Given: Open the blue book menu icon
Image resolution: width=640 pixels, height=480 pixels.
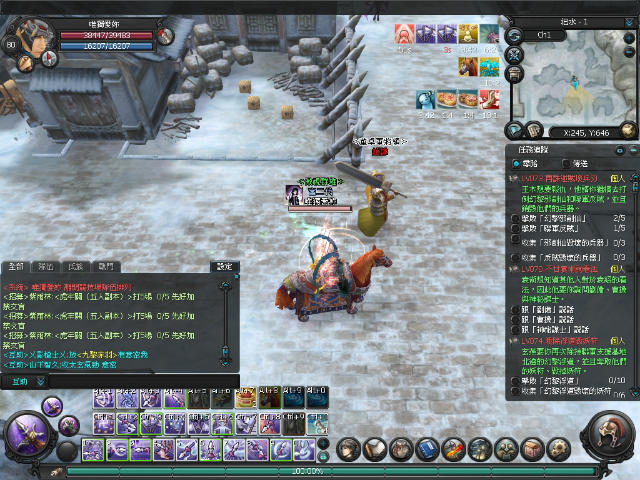Looking at the screenshot, I should point(427,449).
